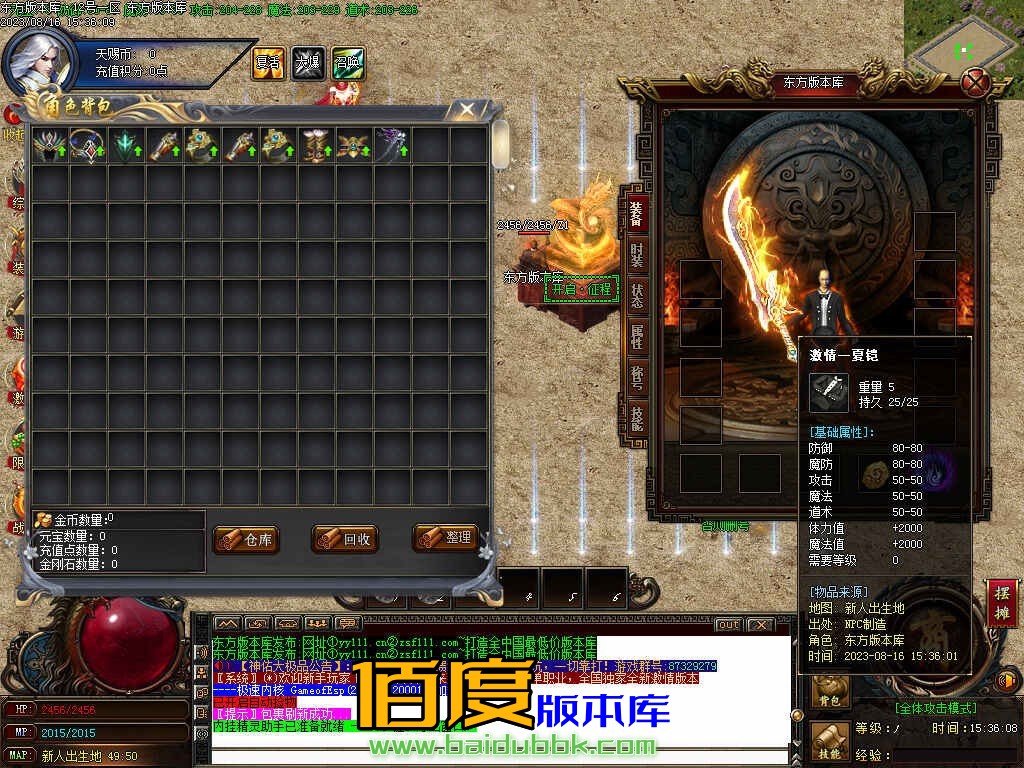Select the 装备 equipment tab

[636, 212]
